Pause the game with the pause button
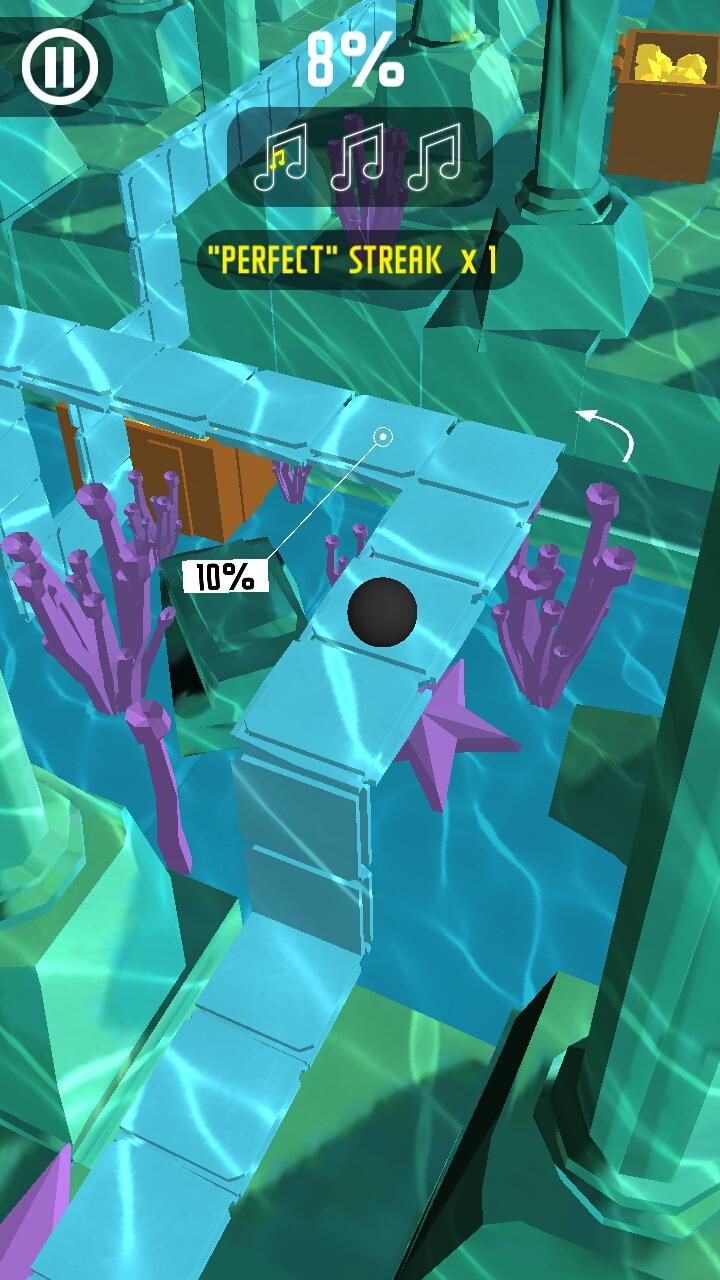The height and width of the screenshot is (1280, 720). (x=61, y=67)
